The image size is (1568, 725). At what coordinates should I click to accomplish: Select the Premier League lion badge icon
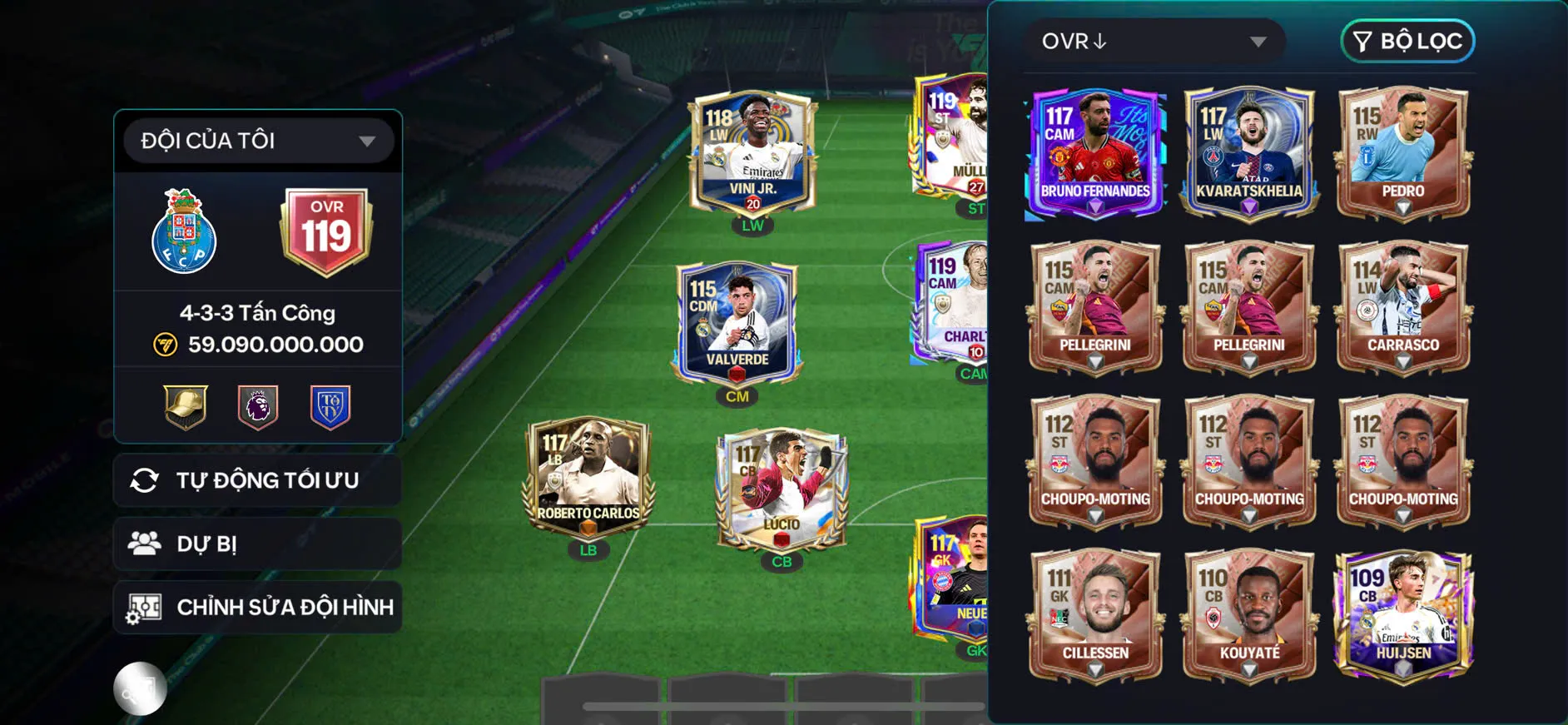tap(258, 405)
